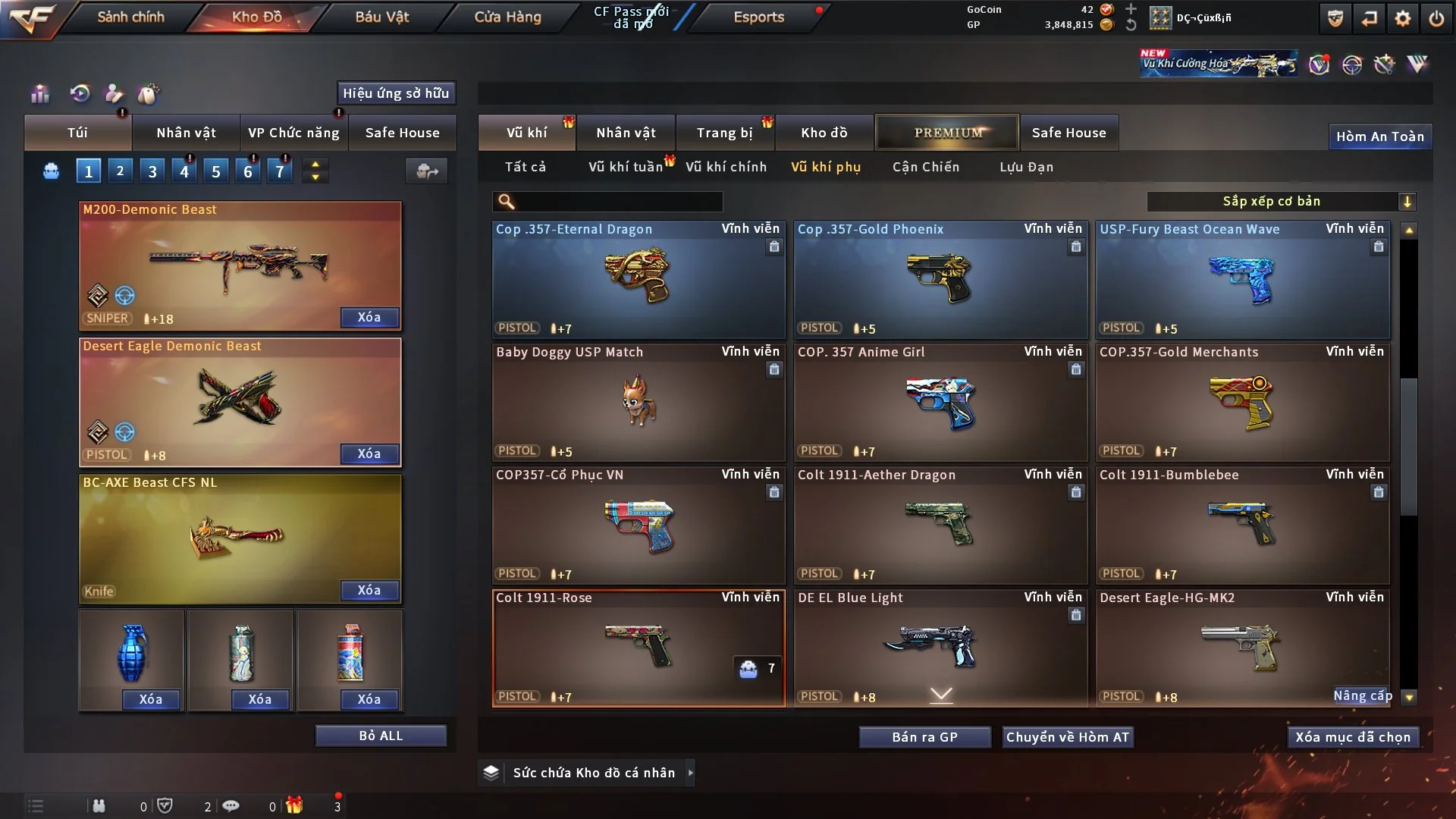
Task: Switch to the Nhân vật bag tab
Action: click(x=186, y=133)
